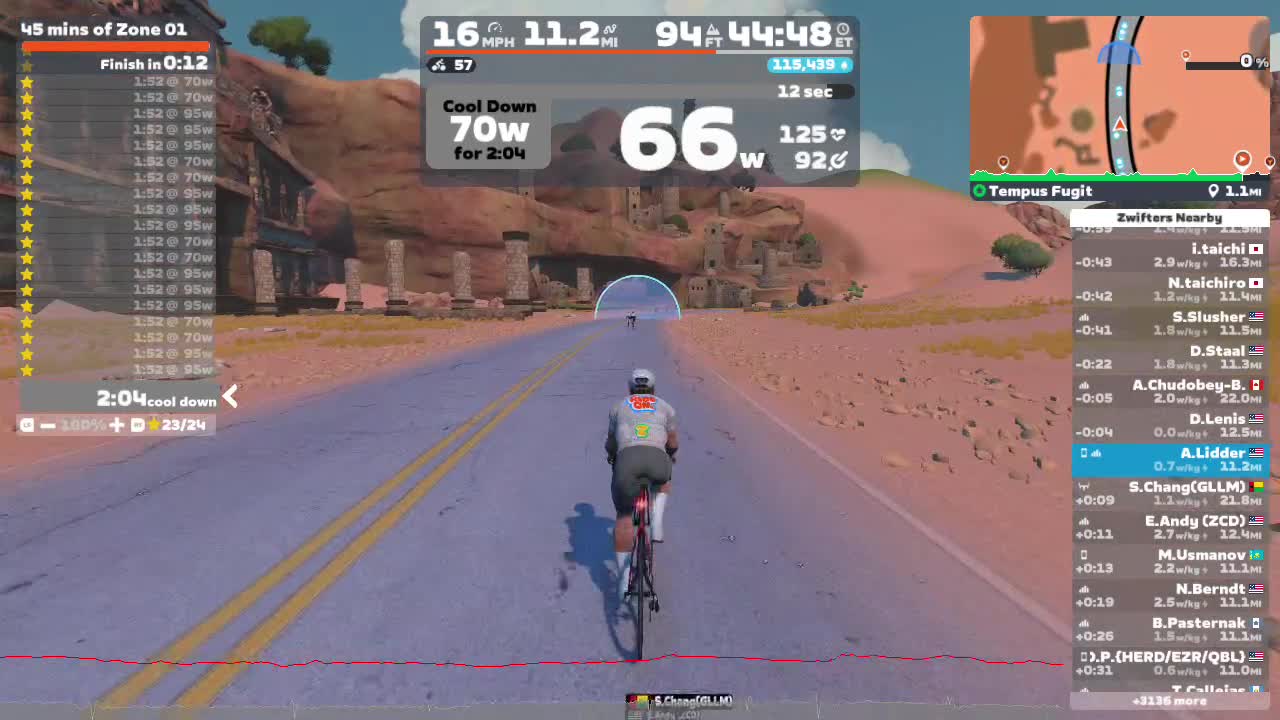Collapse the cool down panel using the chevron
The image size is (1280, 720).
(x=229, y=397)
